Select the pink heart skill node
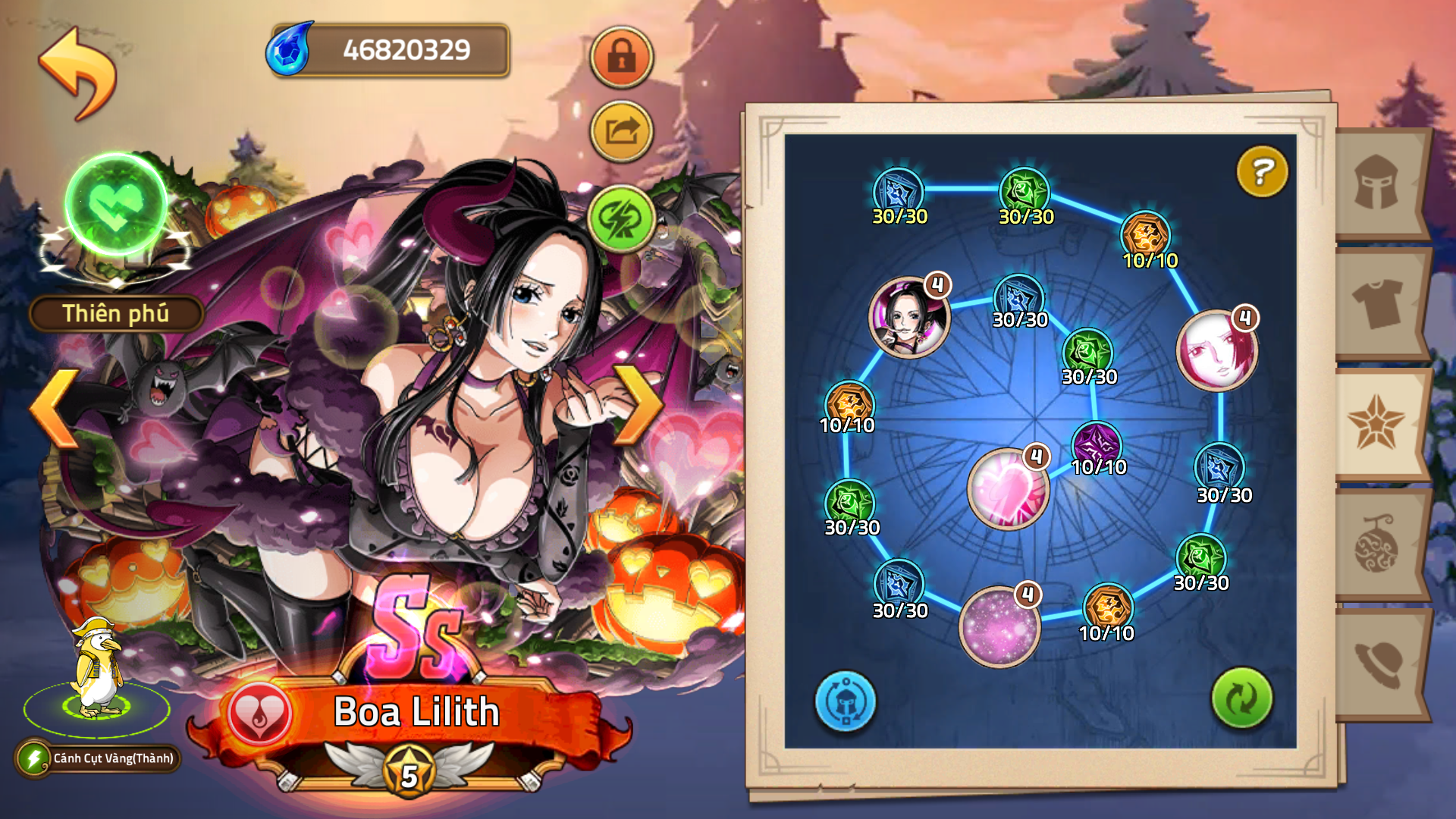The width and height of the screenshot is (1456, 819). [x=1008, y=488]
